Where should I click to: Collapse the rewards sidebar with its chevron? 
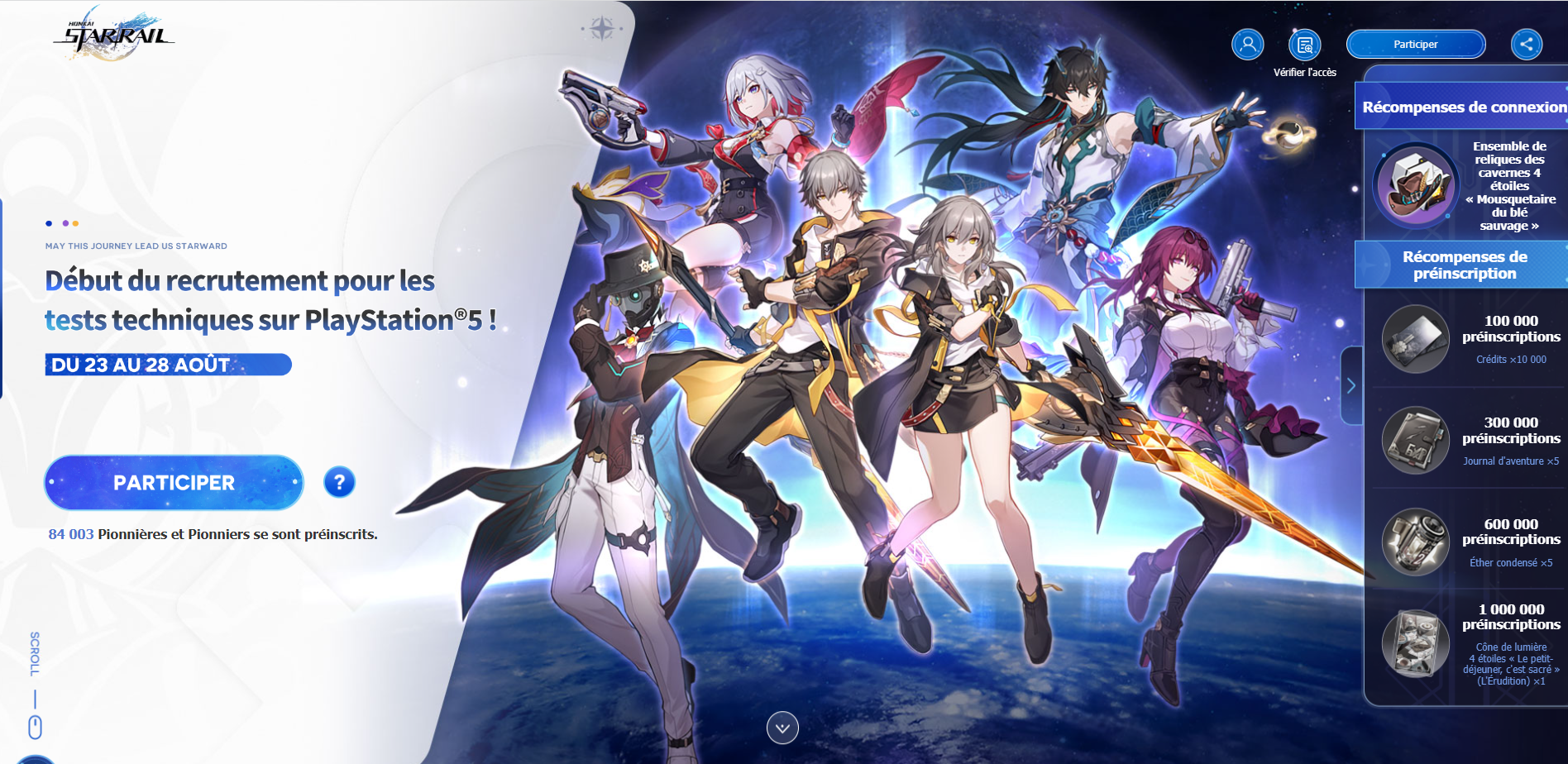click(x=1351, y=384)
